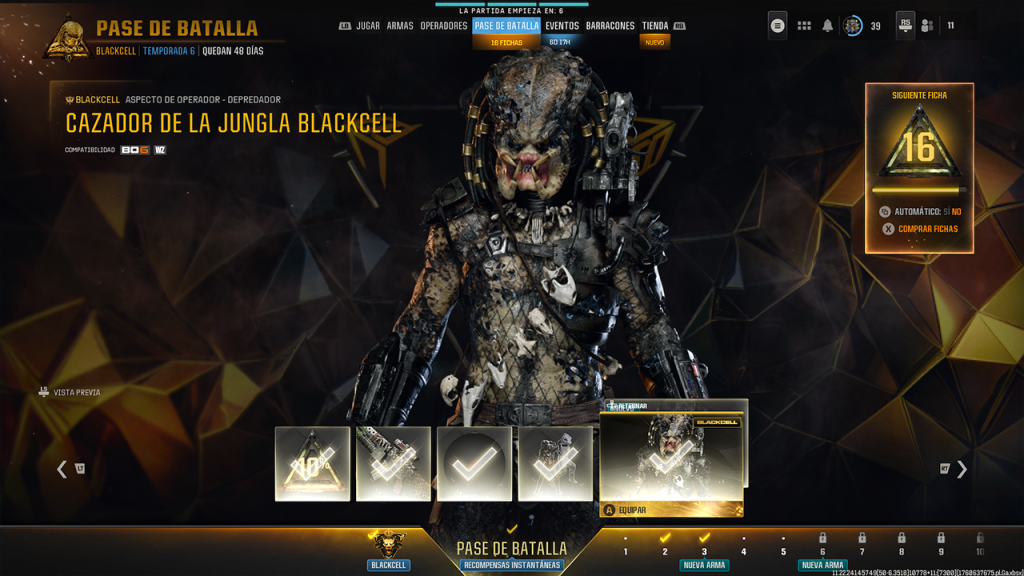Open the Eventos tab
Viewport: 1024px width, 576px height.
point(562,26)
